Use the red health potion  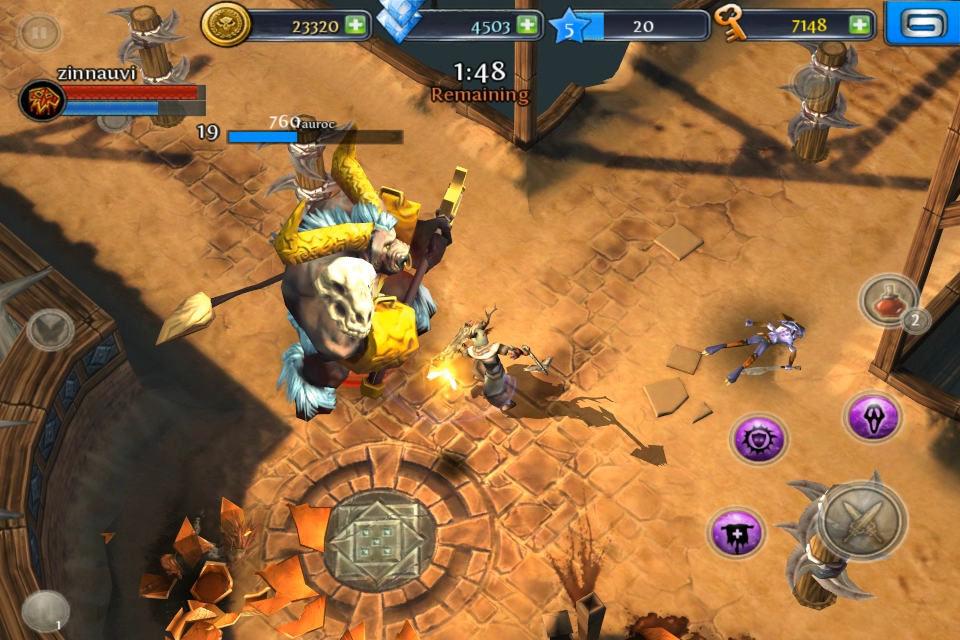pos(888,300)
